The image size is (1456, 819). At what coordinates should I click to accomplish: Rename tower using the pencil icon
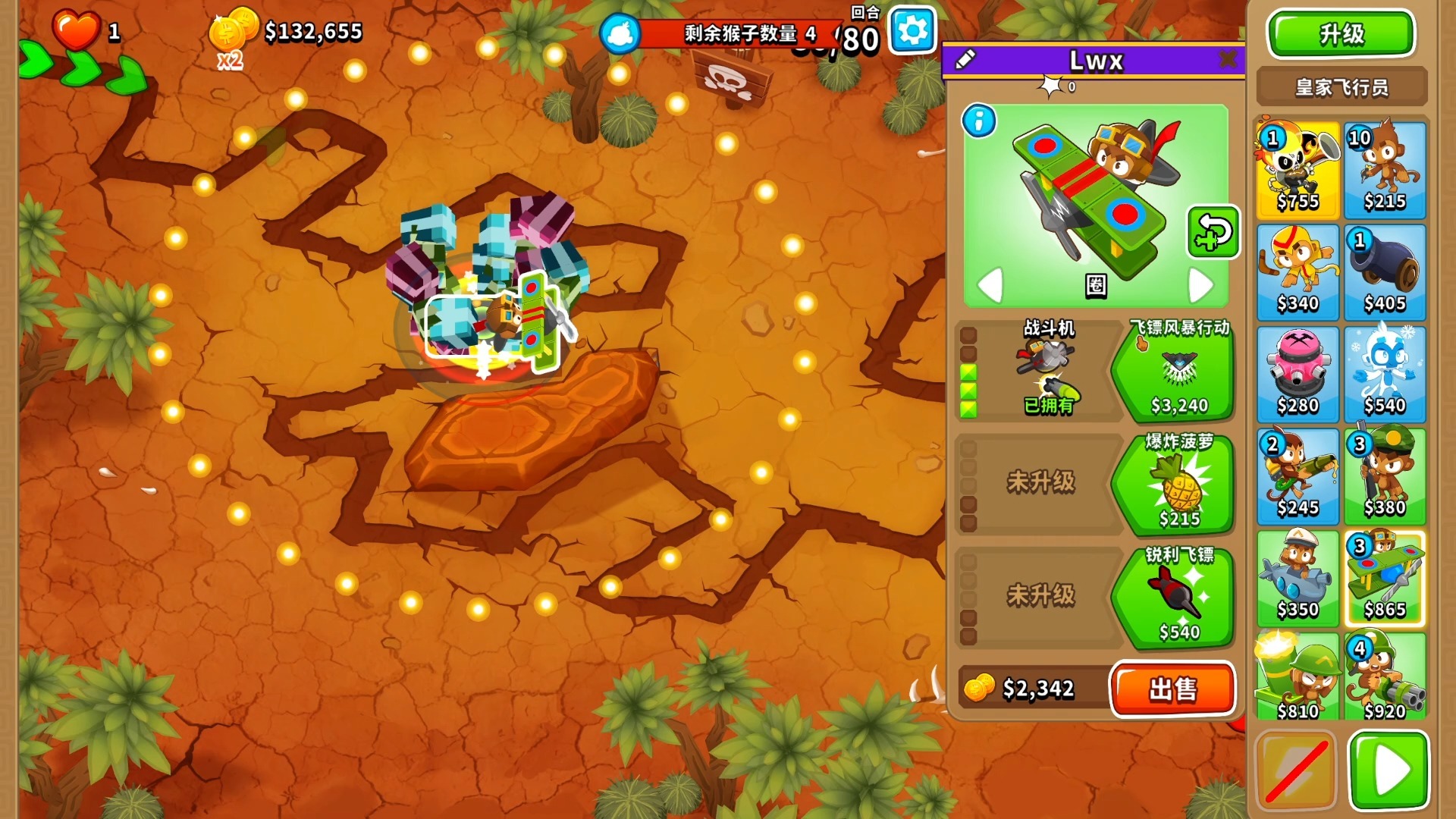tap(965, 59)
